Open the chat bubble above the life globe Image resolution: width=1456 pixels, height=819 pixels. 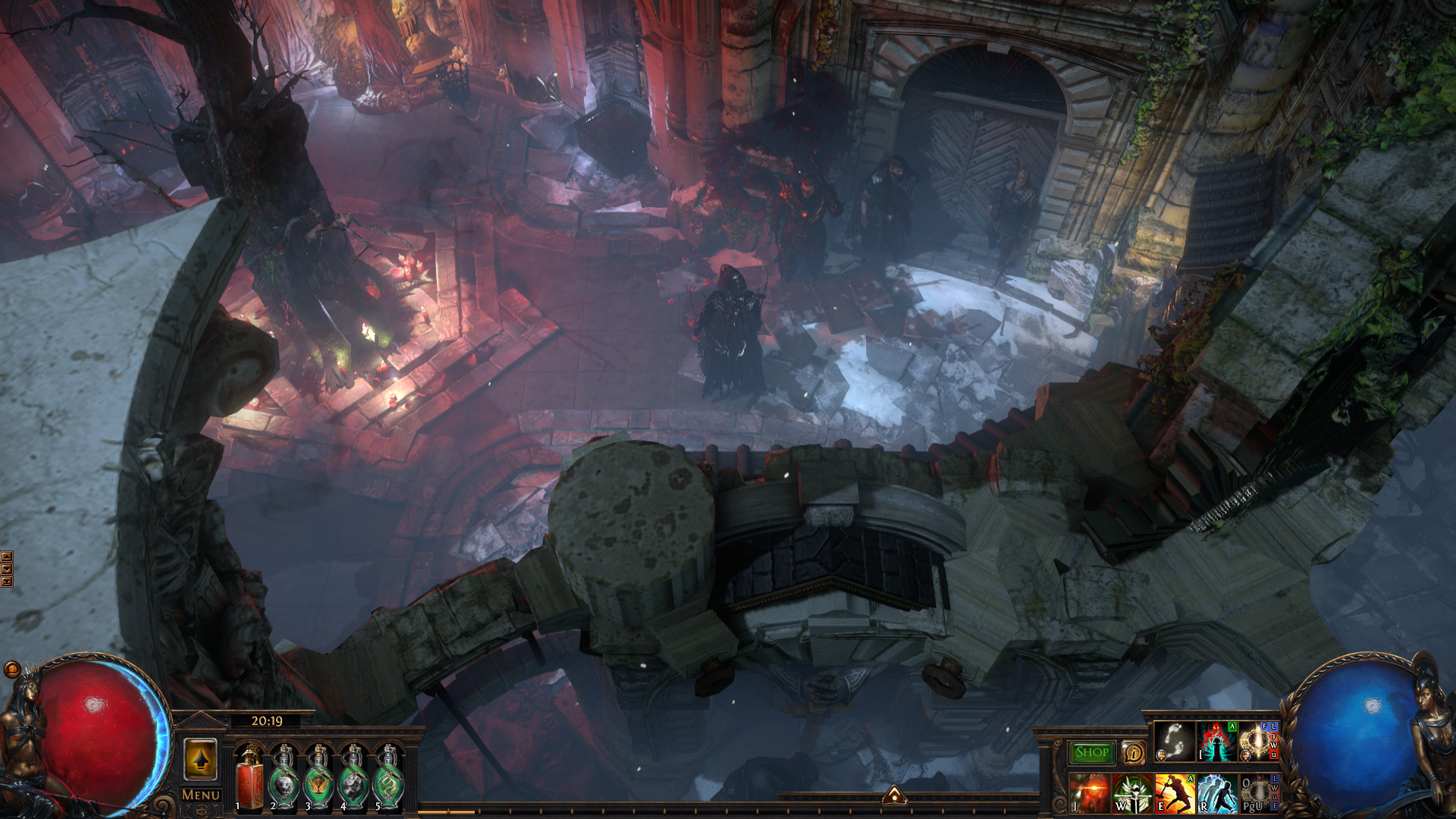pyautogui.click(x=12, y=669)
